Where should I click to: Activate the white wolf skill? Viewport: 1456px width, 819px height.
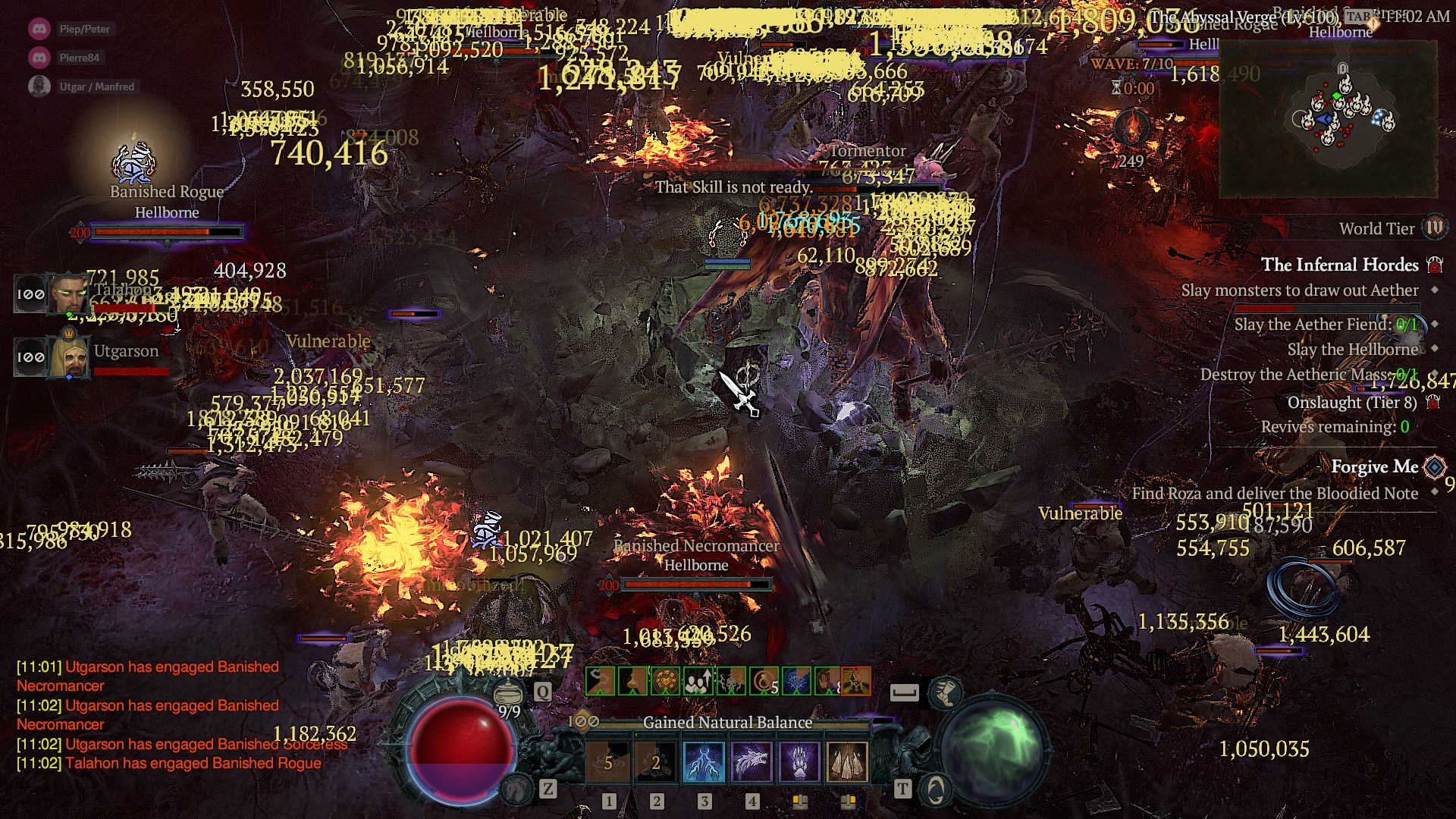click(752, 761)
